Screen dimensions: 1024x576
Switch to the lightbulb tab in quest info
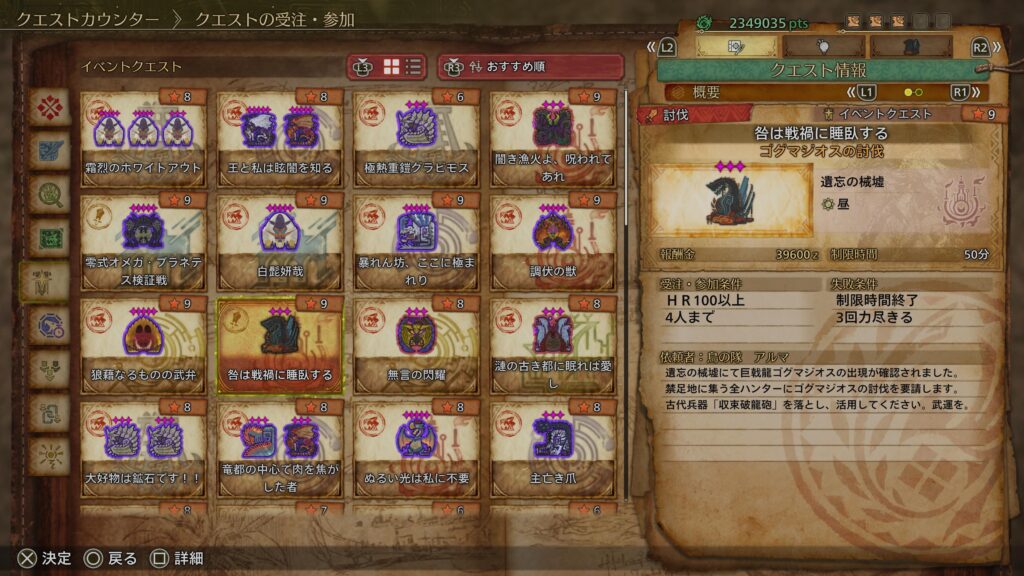coord(823,46)
